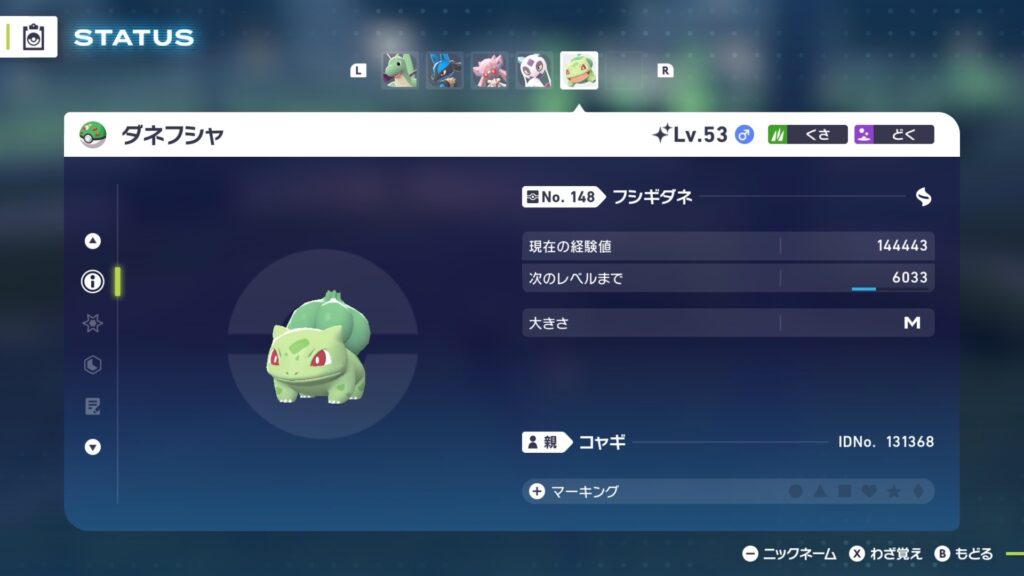The width and height of the screenshot is (1024, 576).
Task: Click the down arrow in the page sidebar
Action: click(x=93, y=447)
